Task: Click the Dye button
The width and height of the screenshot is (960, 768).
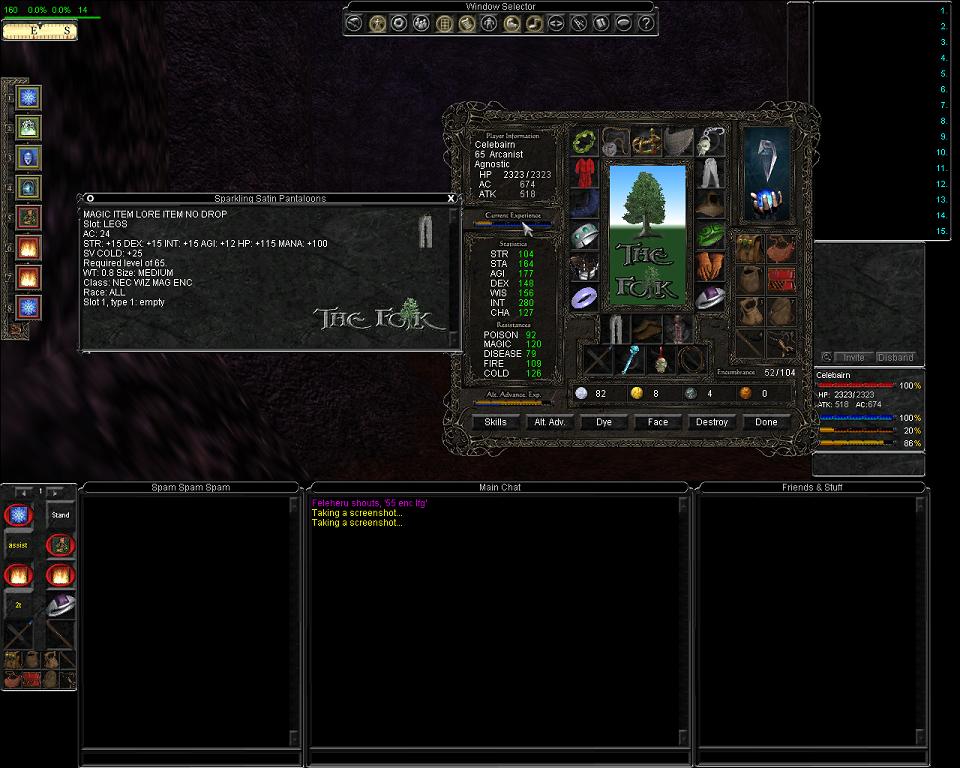Action: [x=603, y=422]
